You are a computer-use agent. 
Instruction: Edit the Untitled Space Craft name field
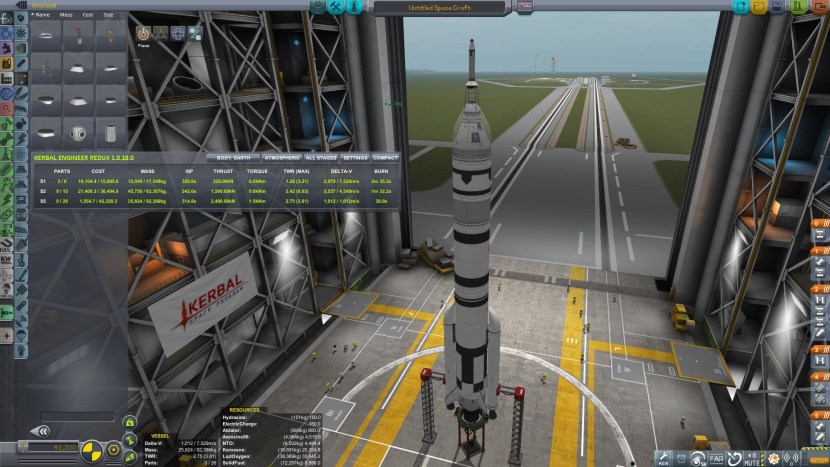coord(439,7)
